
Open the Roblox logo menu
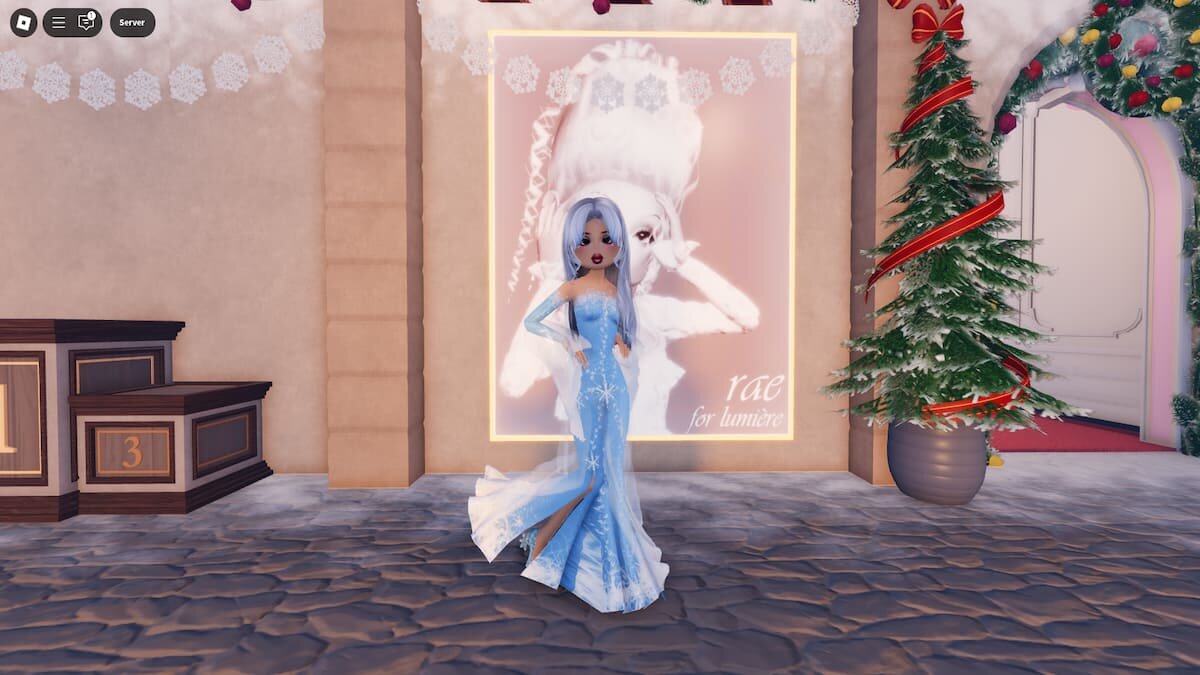coord(23,22)
